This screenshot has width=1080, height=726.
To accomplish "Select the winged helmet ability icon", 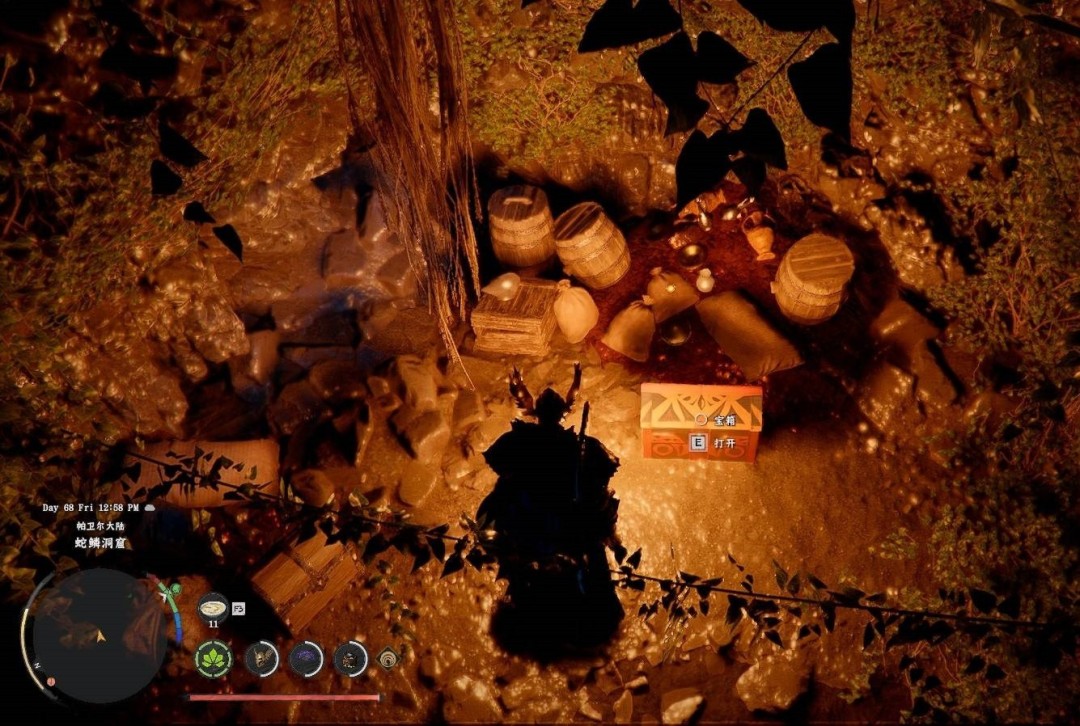I will tap(262, 658).
